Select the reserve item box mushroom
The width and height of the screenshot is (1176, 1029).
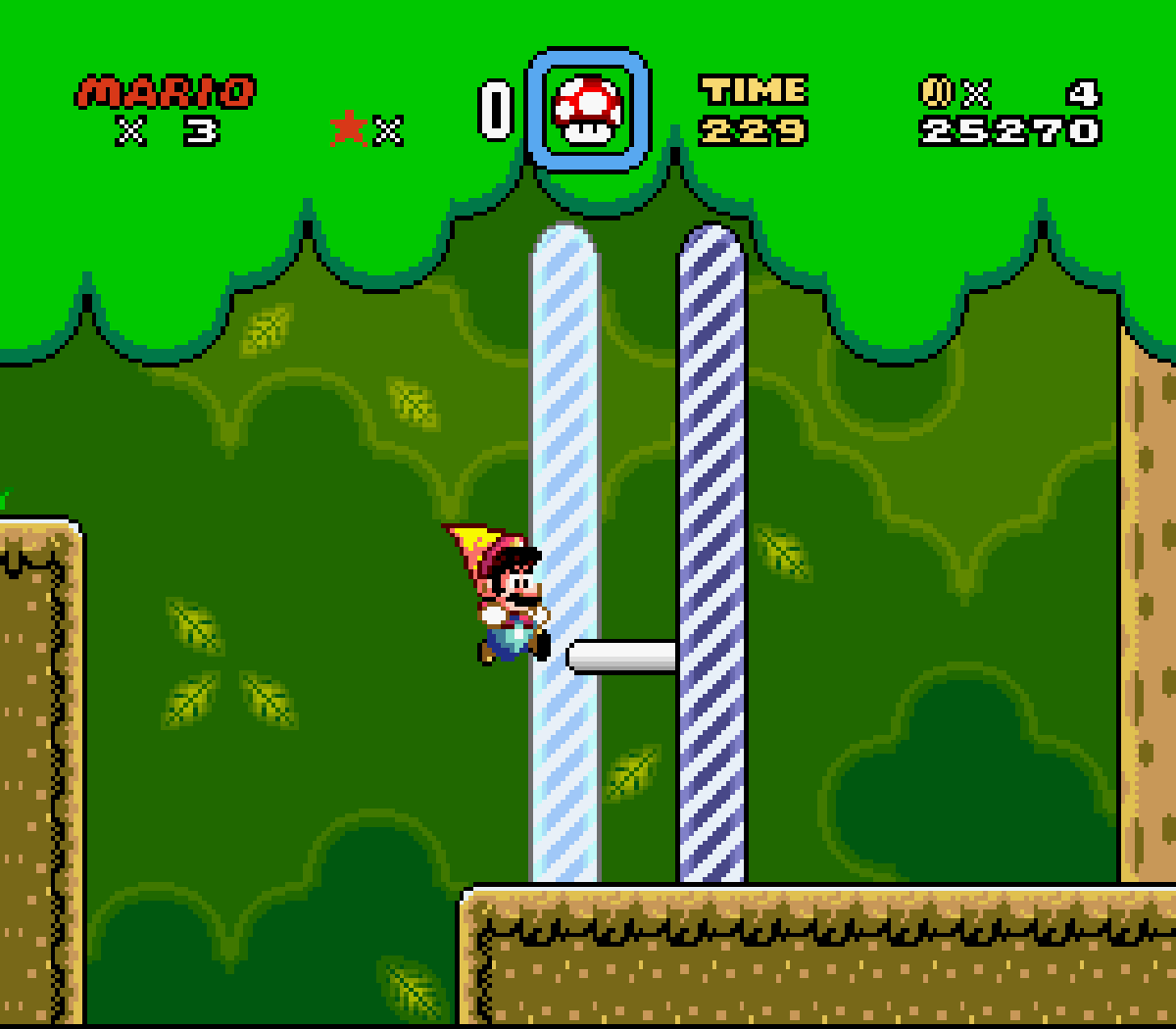pos(587,109)
